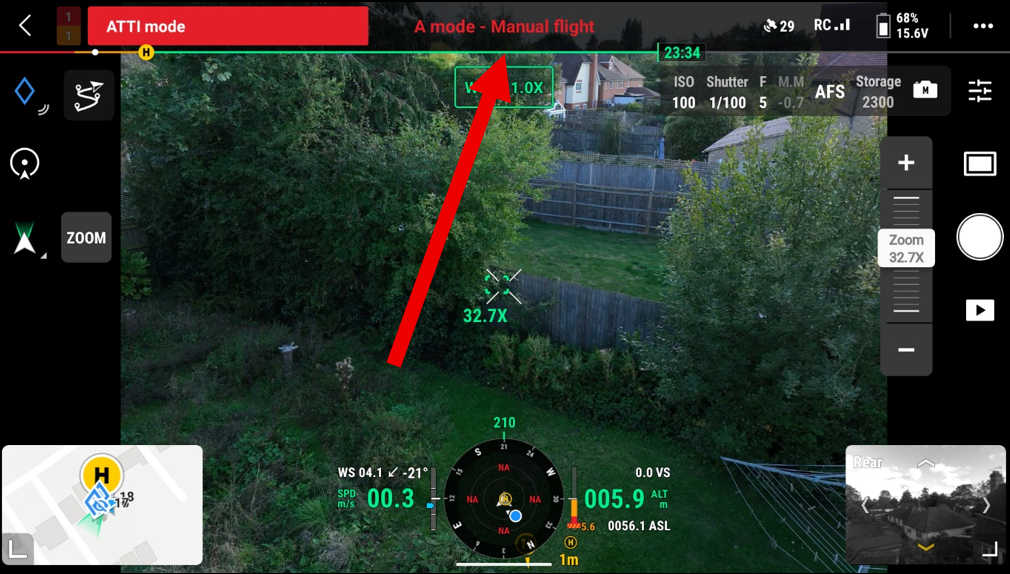Go back using the top-left arrow
Image resolution: width=1010 pixels, height=574 pixels.
(x=26, y=26)
